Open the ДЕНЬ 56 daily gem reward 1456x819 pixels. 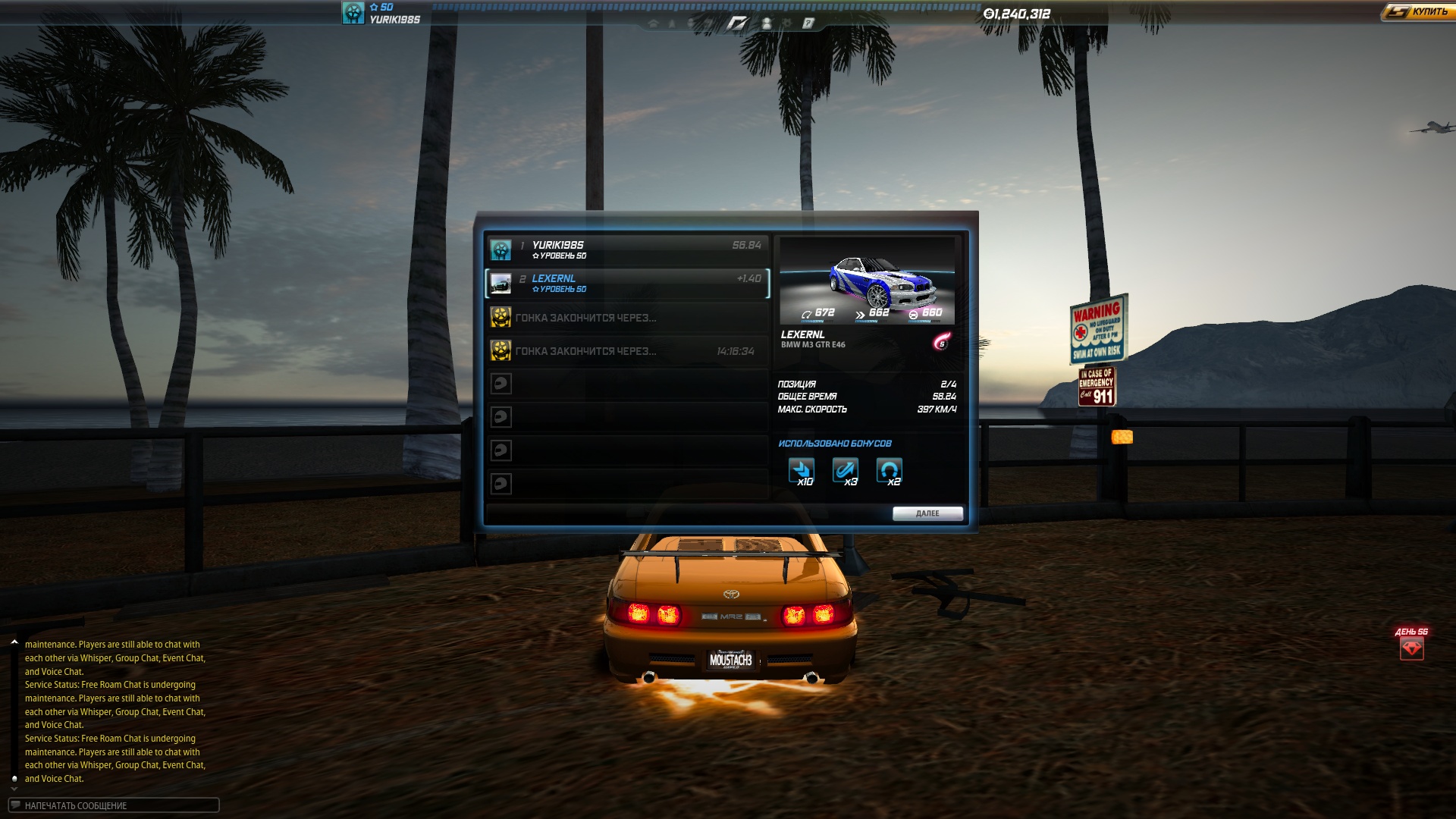point(1411,648)
